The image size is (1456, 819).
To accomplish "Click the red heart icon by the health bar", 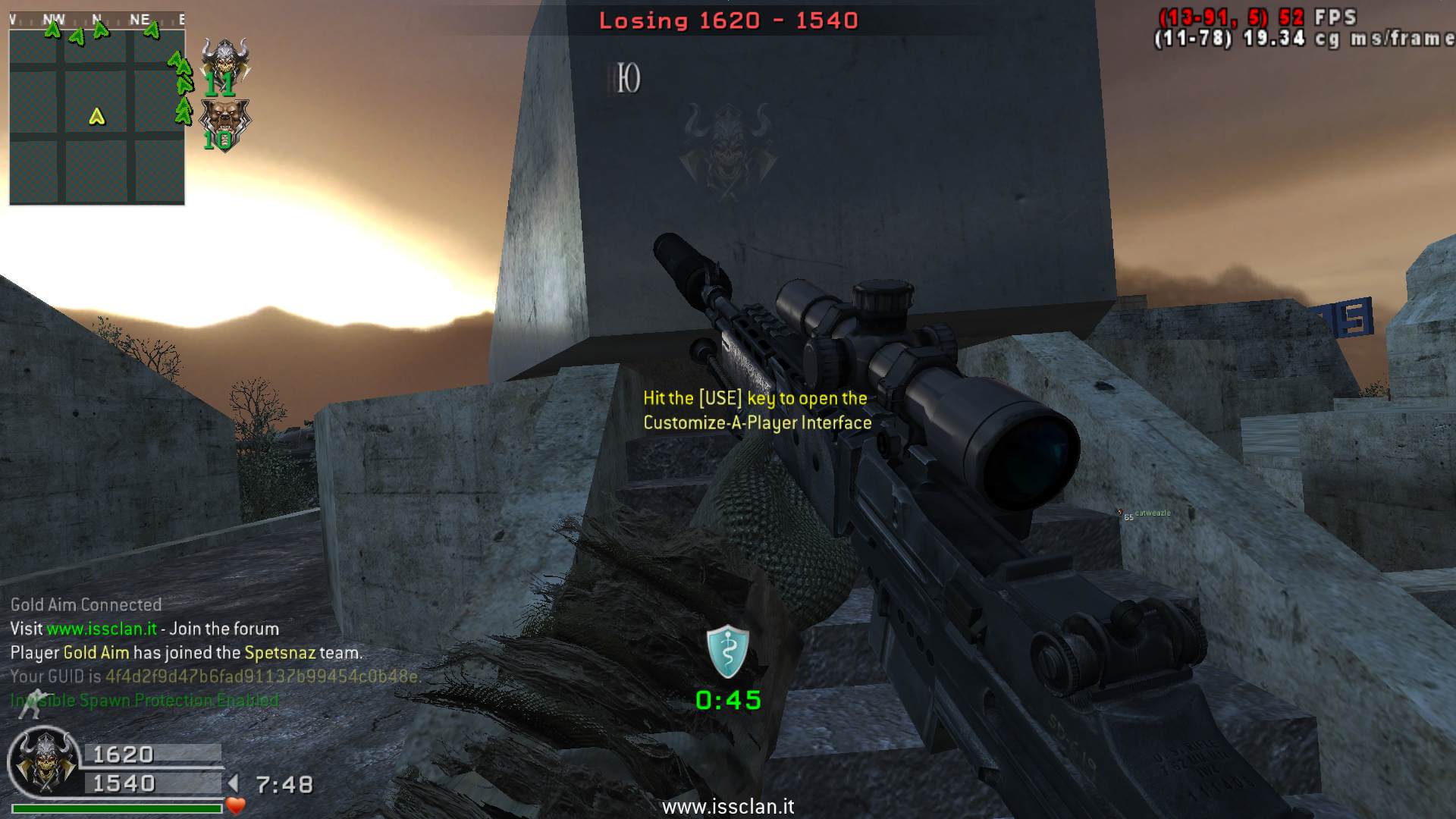I will point(236,805).
